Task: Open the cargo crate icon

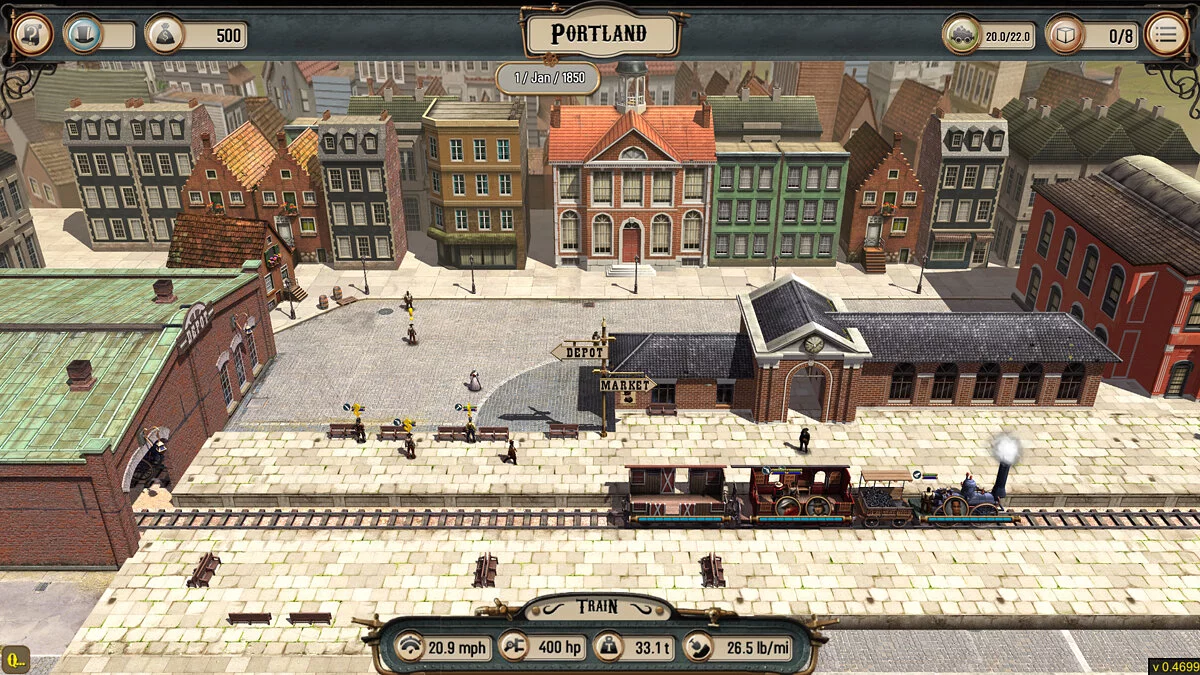Action: 1065,35
